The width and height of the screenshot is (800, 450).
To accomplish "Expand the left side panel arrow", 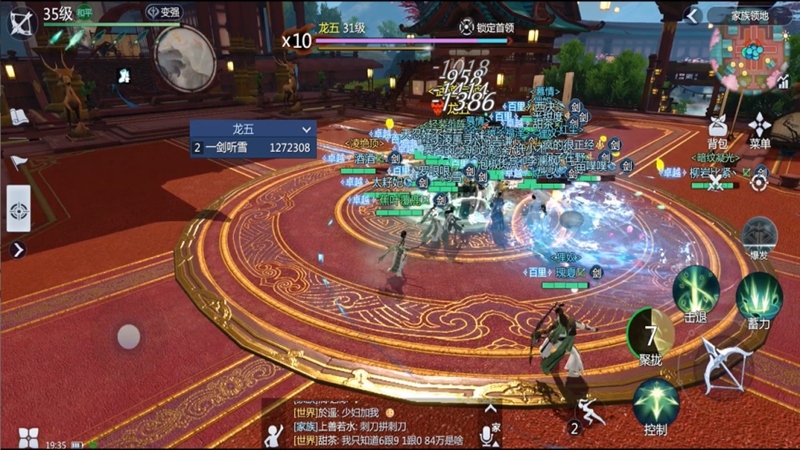I will [x=17, y=249].
